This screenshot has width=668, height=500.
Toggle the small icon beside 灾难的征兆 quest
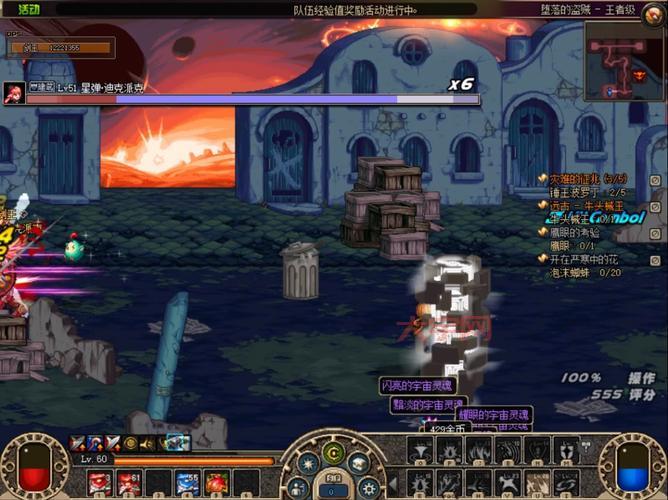click(x=655, y=179)
